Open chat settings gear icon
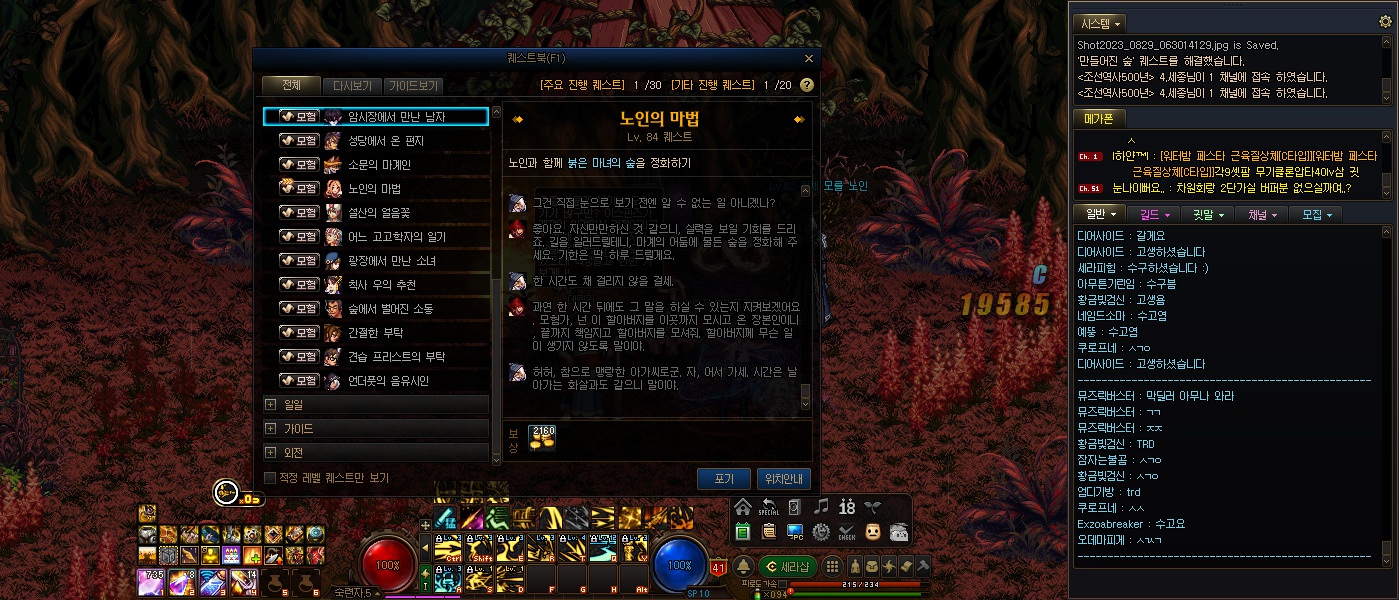 (821, 531)
